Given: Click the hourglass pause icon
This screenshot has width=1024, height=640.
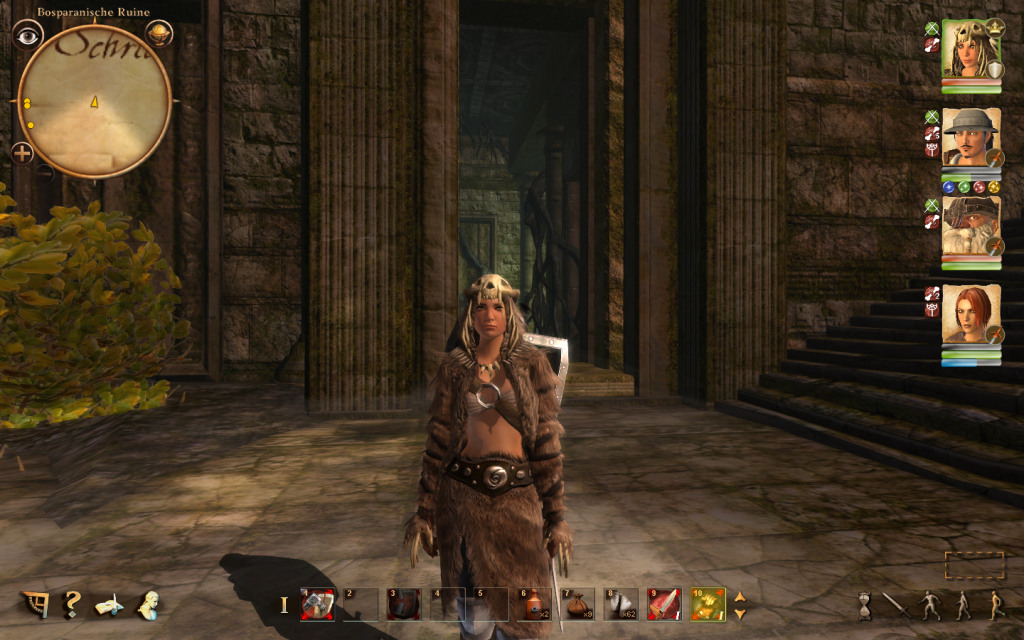Looking at the screenshot, I should pyautogui.click(x=865, y=604).
